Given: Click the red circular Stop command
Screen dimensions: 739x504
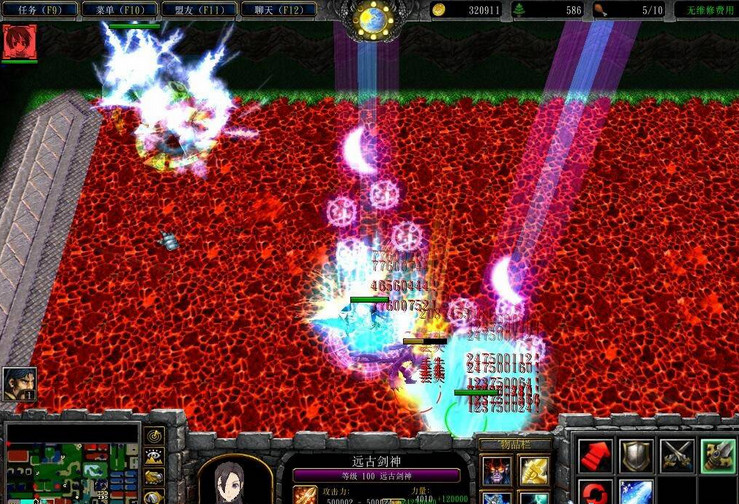Looking at the screenshot, I should (x=596, y=493).
